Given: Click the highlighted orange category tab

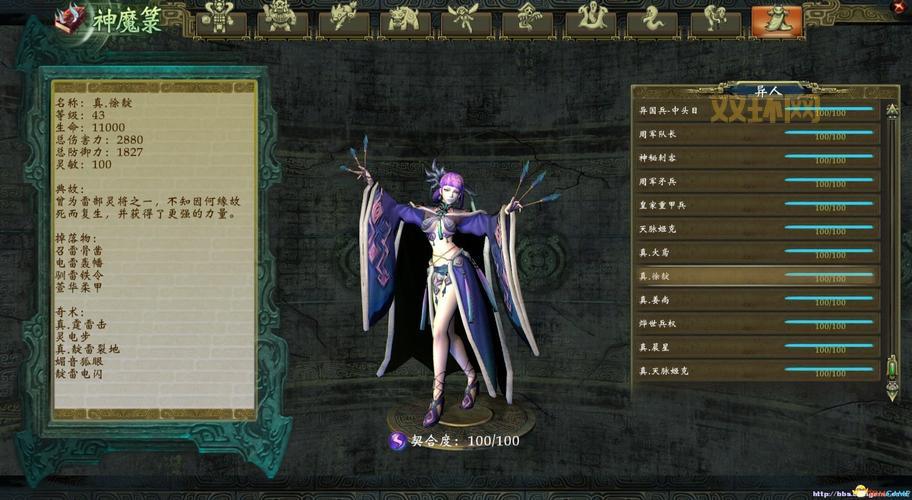Looking at the screenshot, I should [x=778, y=20].
